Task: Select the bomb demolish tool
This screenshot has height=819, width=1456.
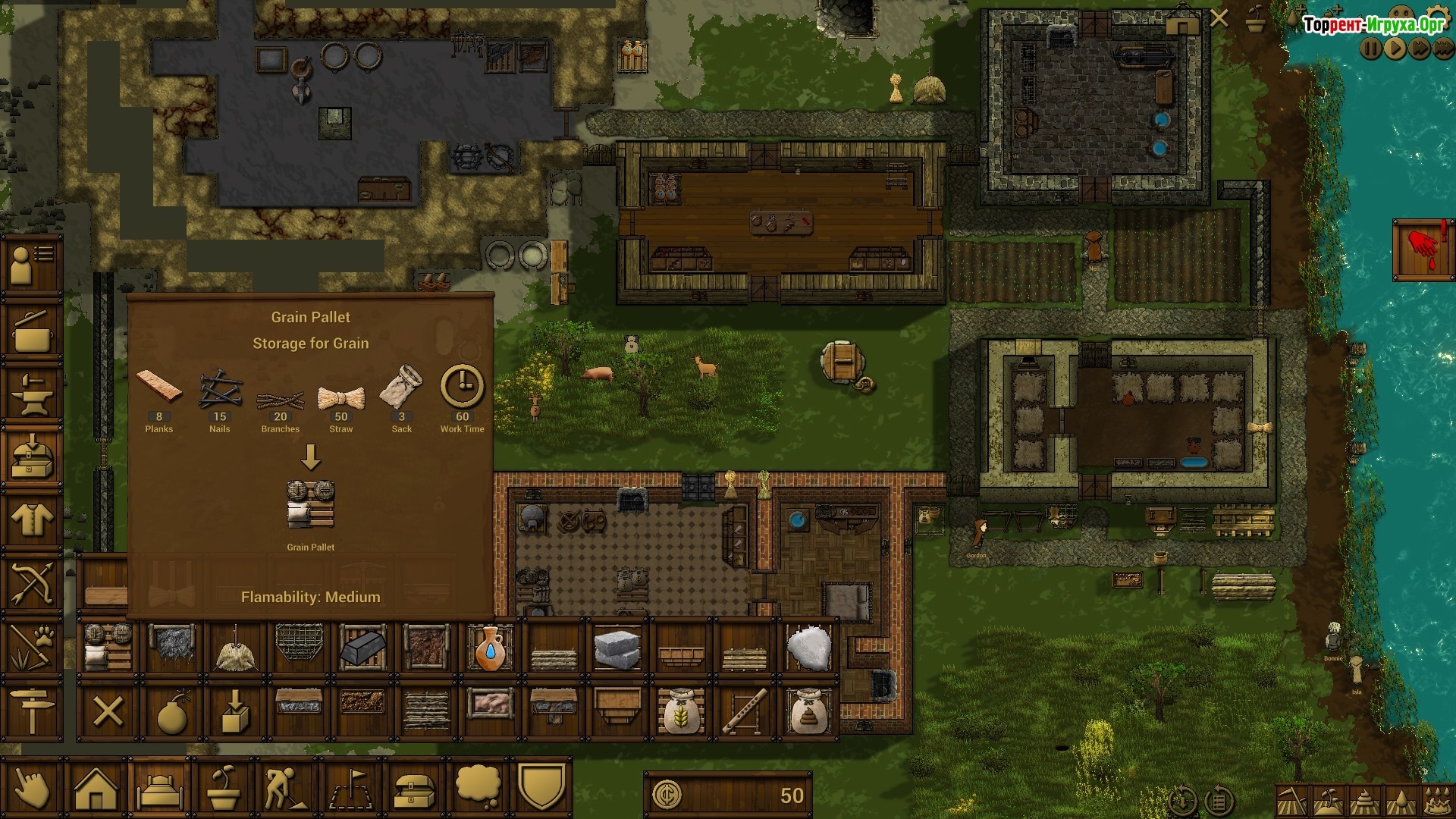Action: point(172,712)
